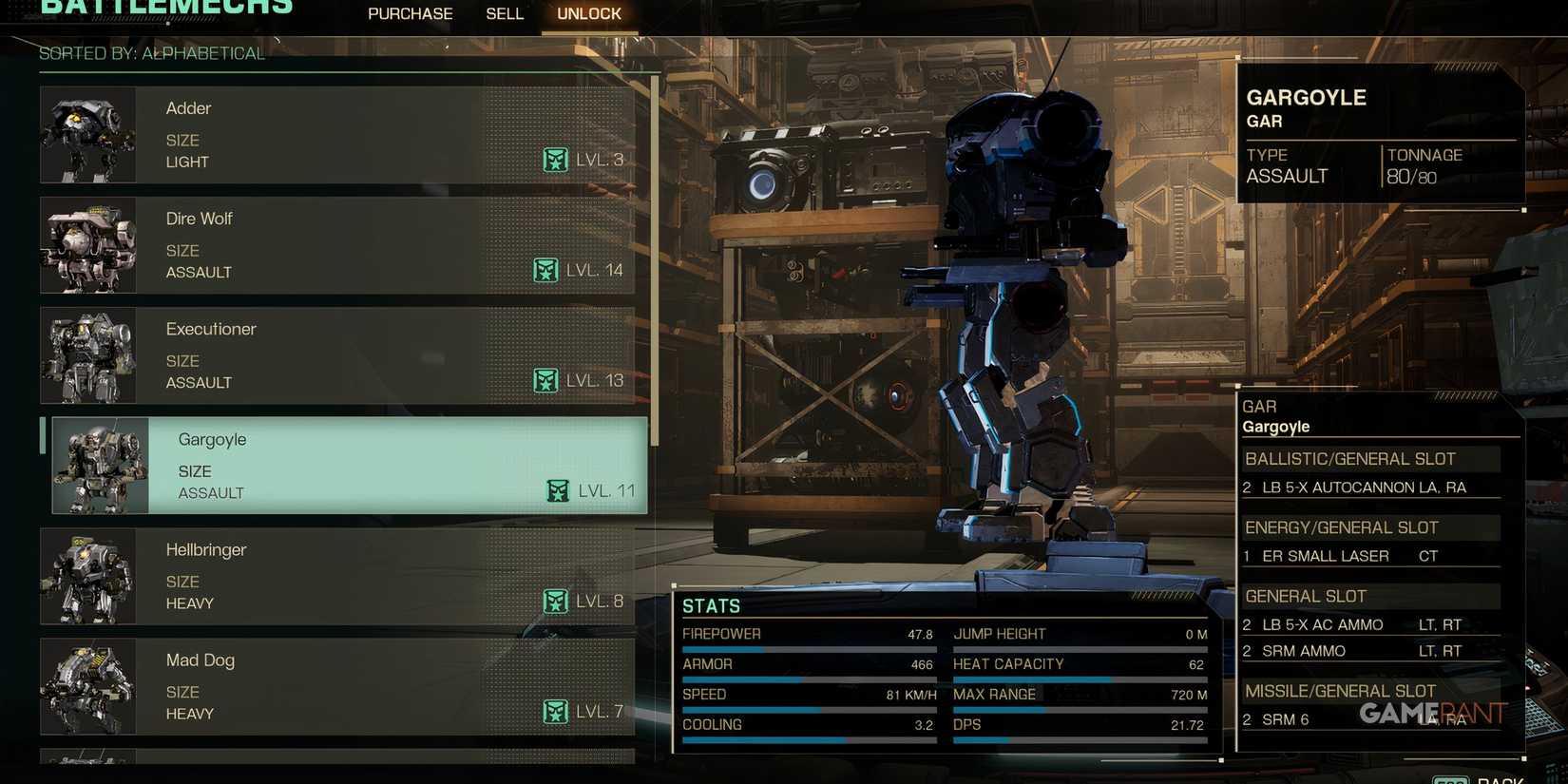1568x784 pixels.
Task: Select the Gargoyle entry in the mech list
Action: coord(342,466)
